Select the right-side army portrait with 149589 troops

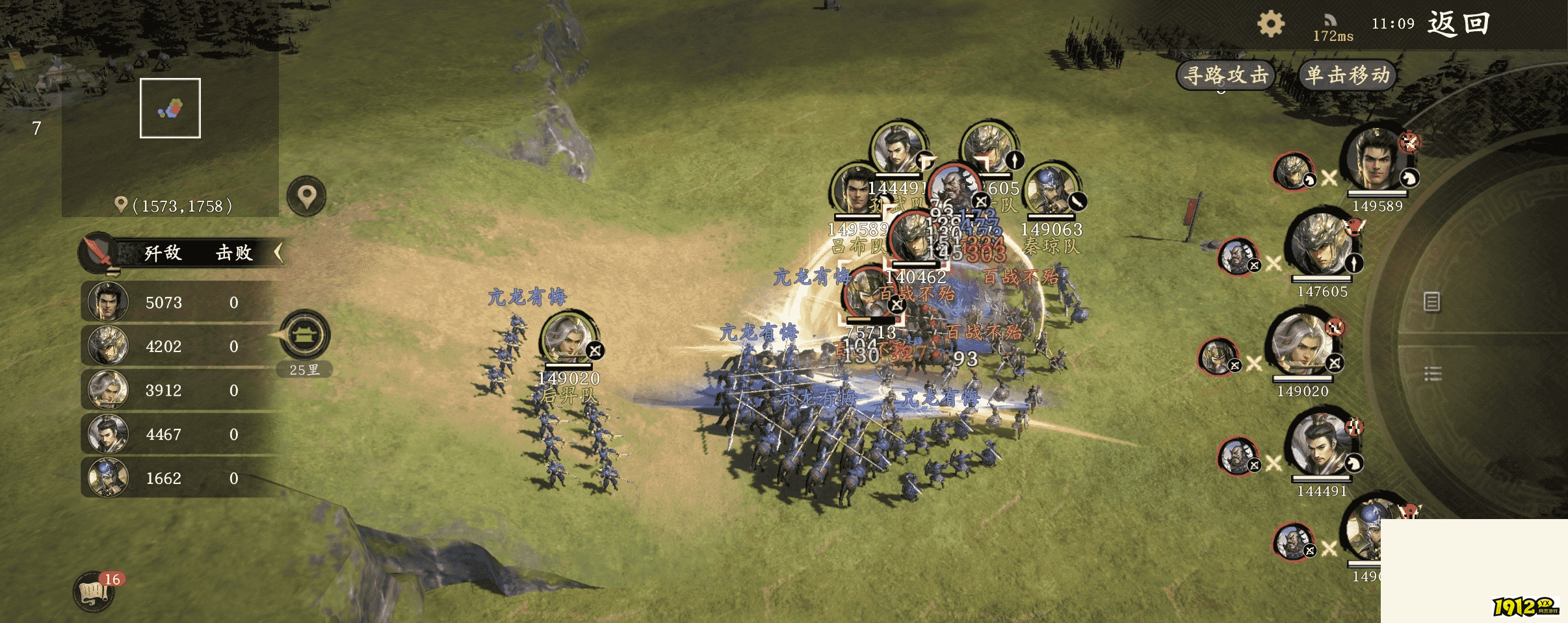(x=1376, y=160)
